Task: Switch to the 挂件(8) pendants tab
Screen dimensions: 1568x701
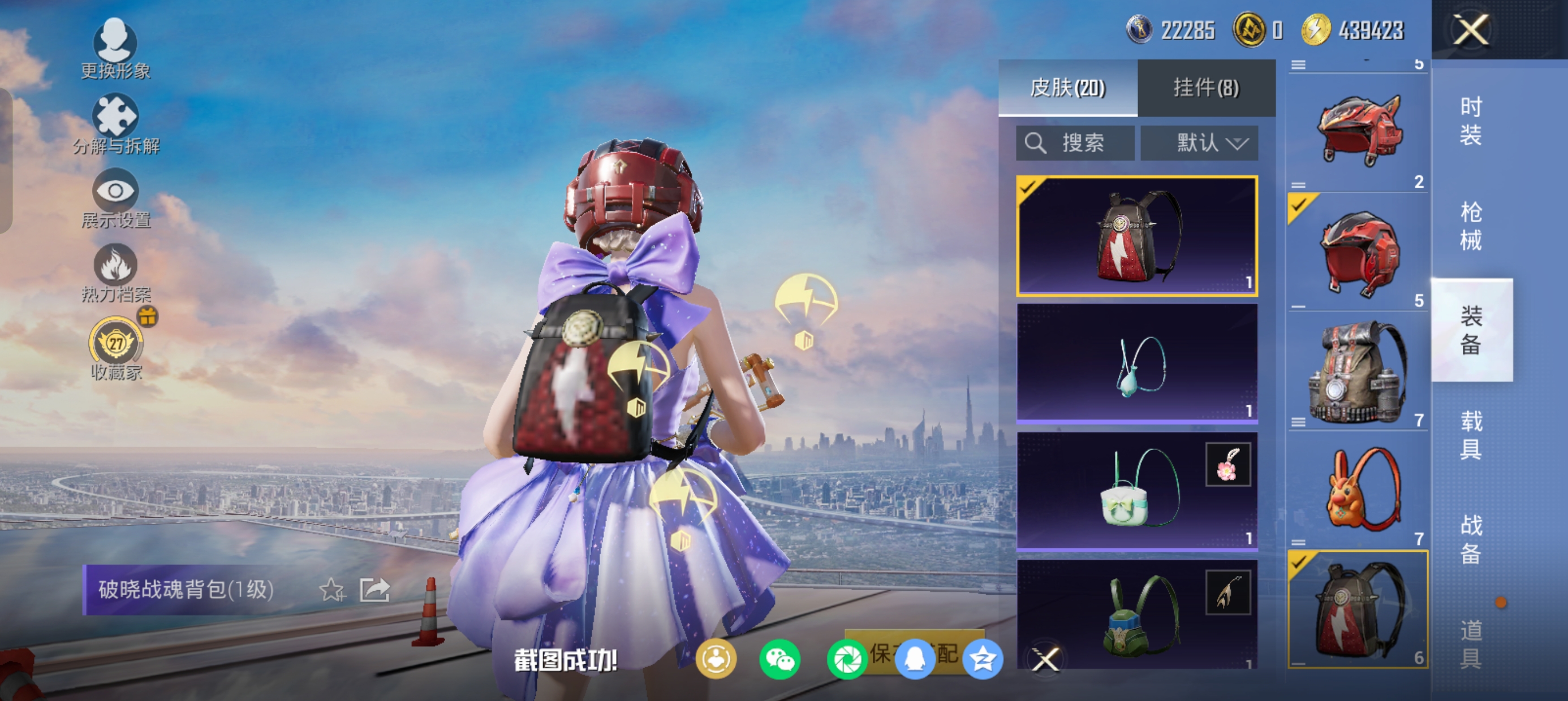Action: [1206, 88]
